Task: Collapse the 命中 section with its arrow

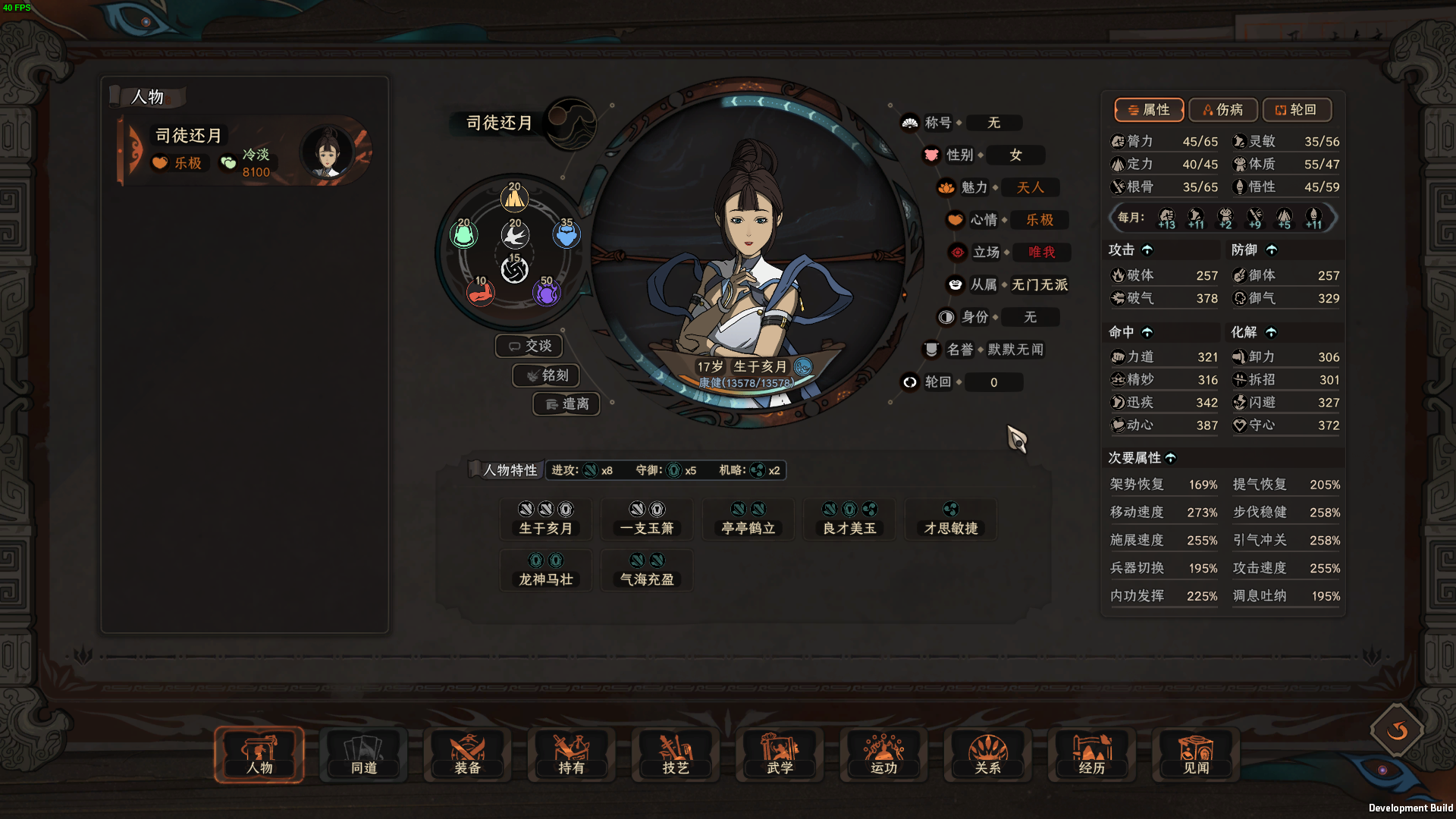Action: tap(1148, 332)
